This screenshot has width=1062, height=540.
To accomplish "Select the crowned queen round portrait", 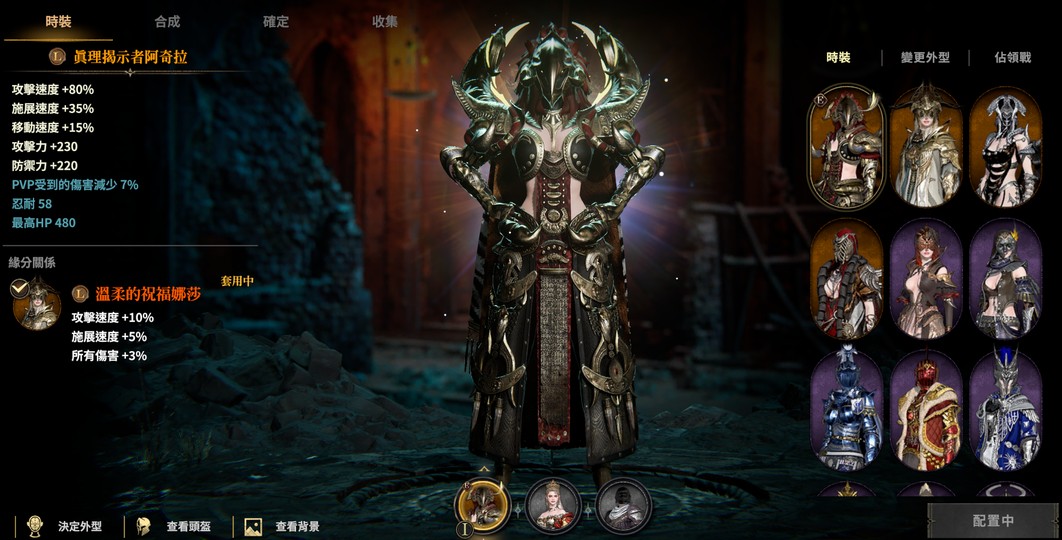I will point(553,505).
